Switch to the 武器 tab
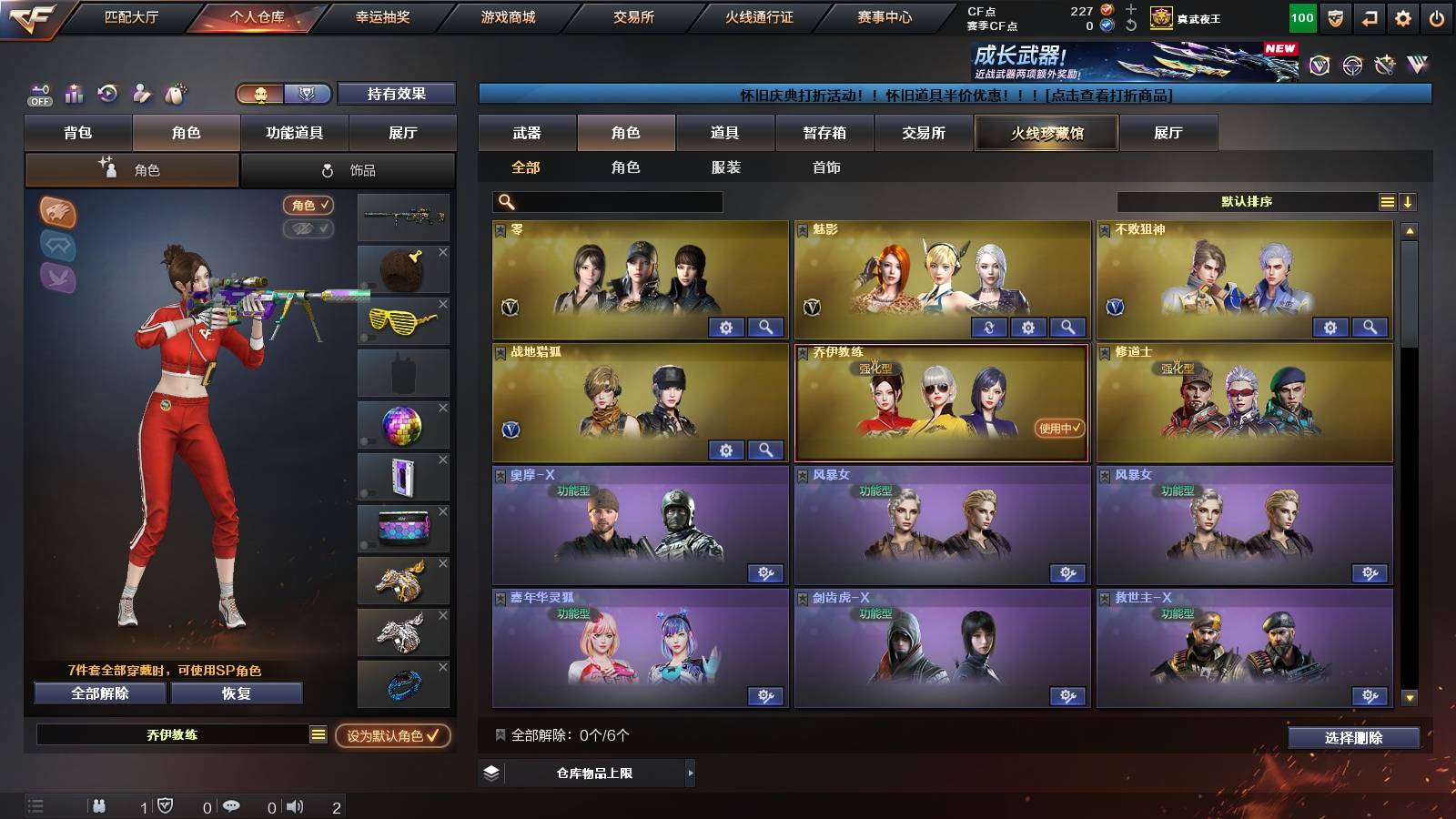 click(528, 133)
